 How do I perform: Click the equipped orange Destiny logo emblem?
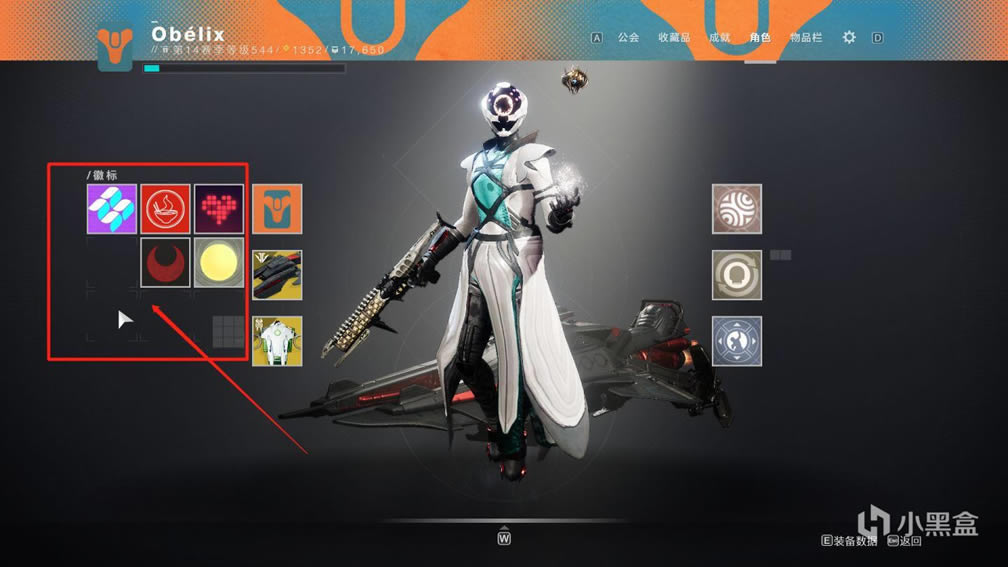pyautogui.click(x=277, y=209)
